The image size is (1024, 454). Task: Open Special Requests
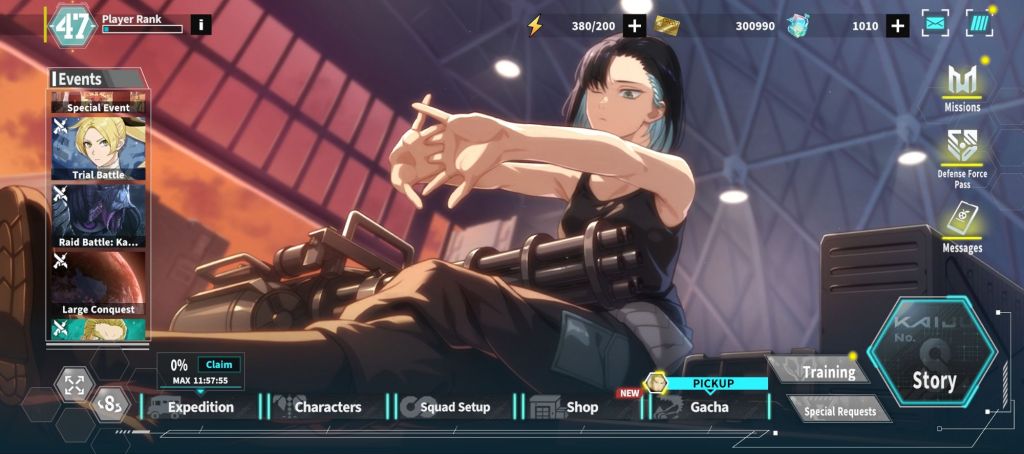pos(839,410)
